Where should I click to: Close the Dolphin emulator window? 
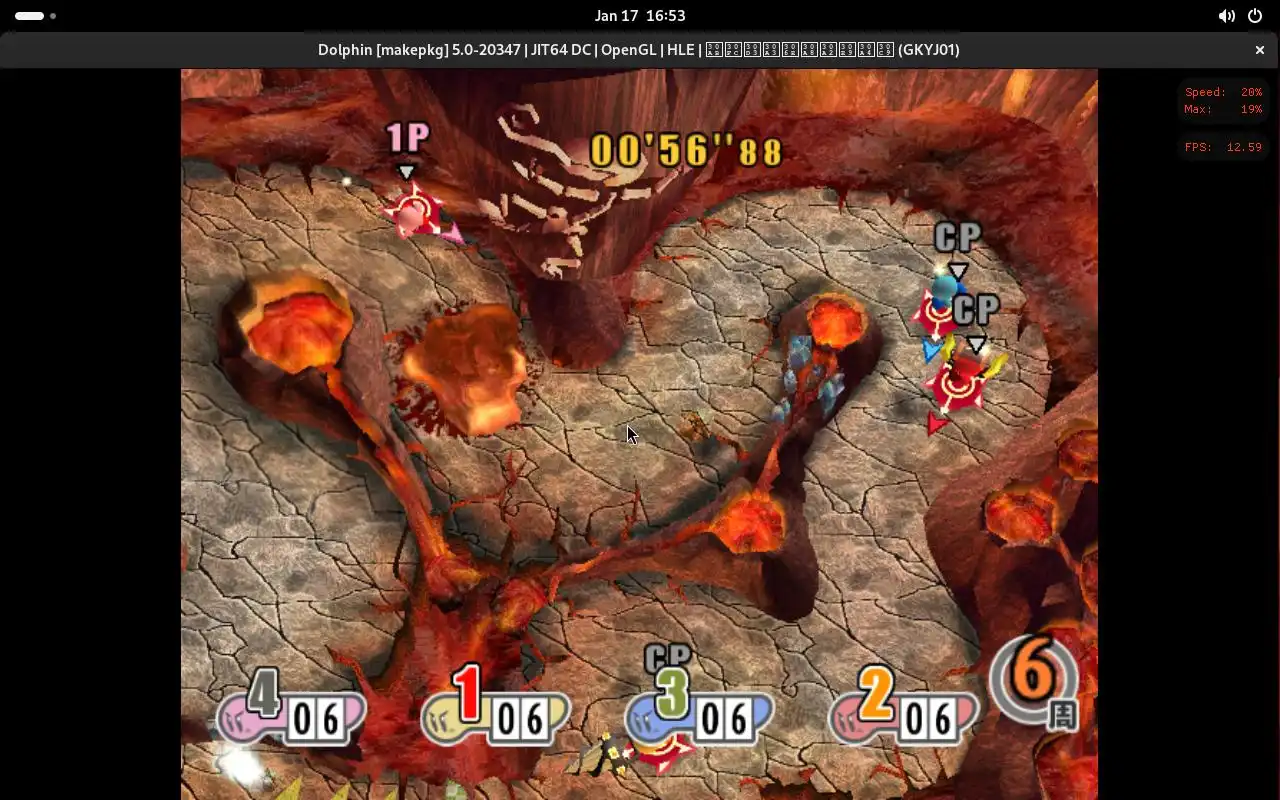1259,50
